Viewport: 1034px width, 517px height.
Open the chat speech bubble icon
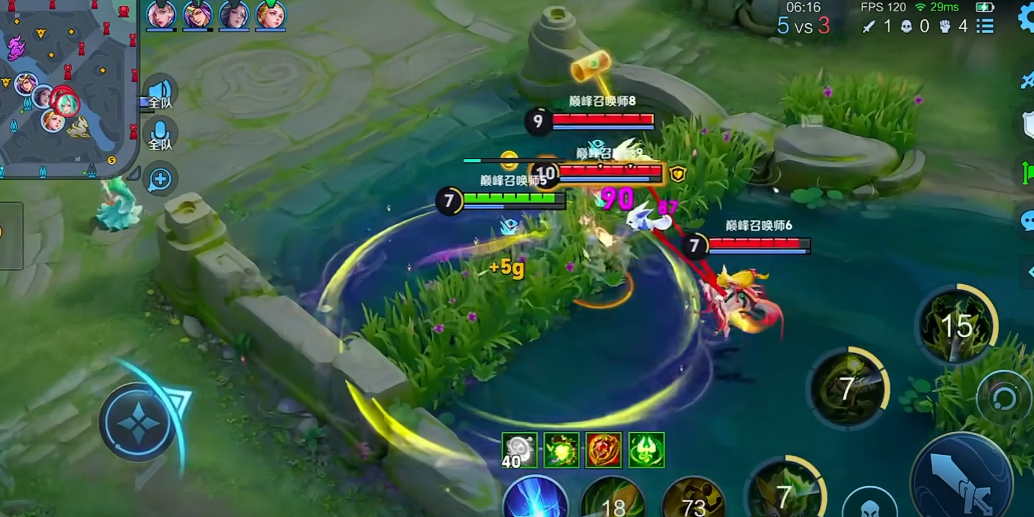click(1026, 221)
